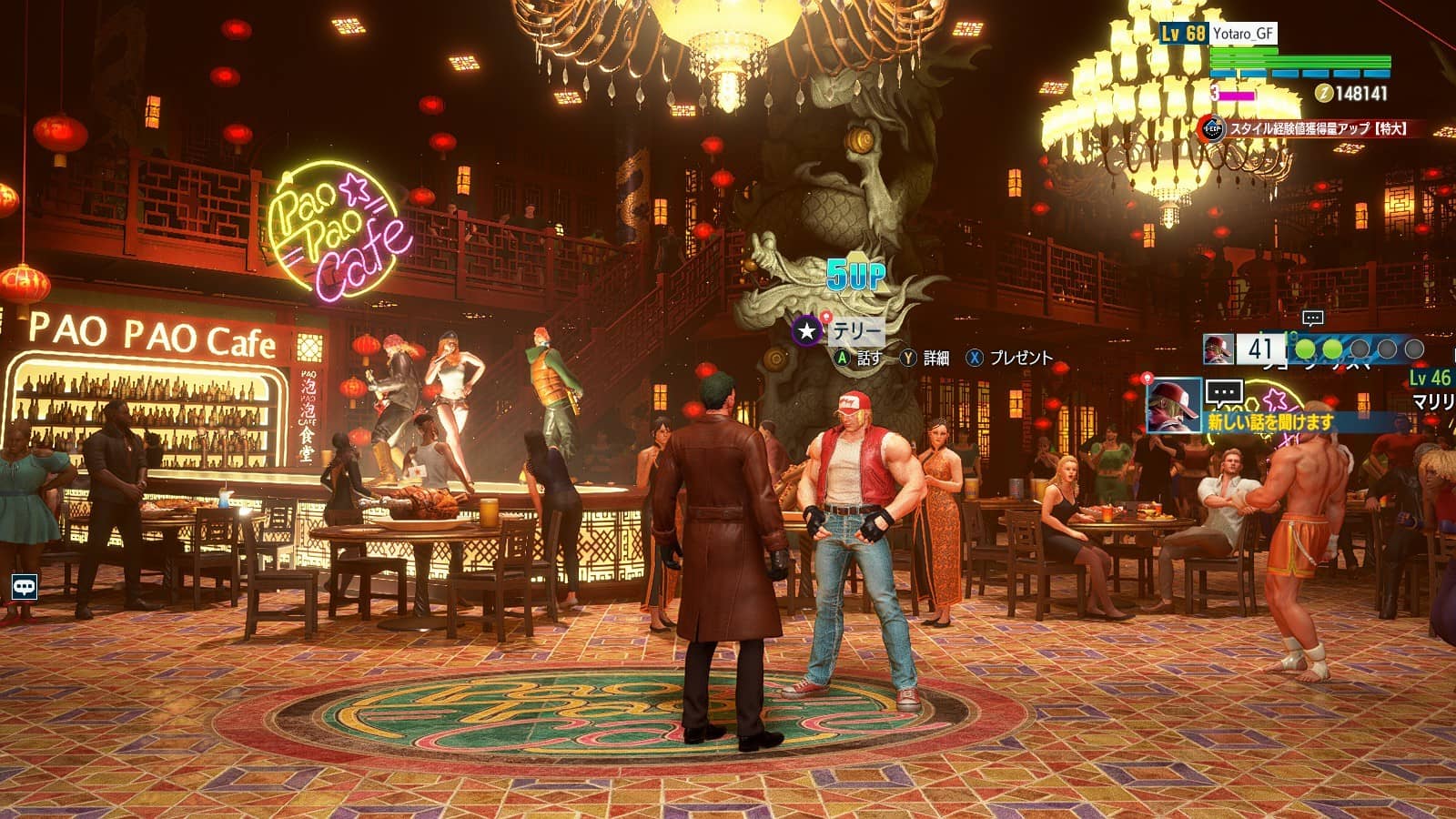Click the purple star icon beside テリー
This screenshot has height=819, width=1456.
click(x=806, y=330)
